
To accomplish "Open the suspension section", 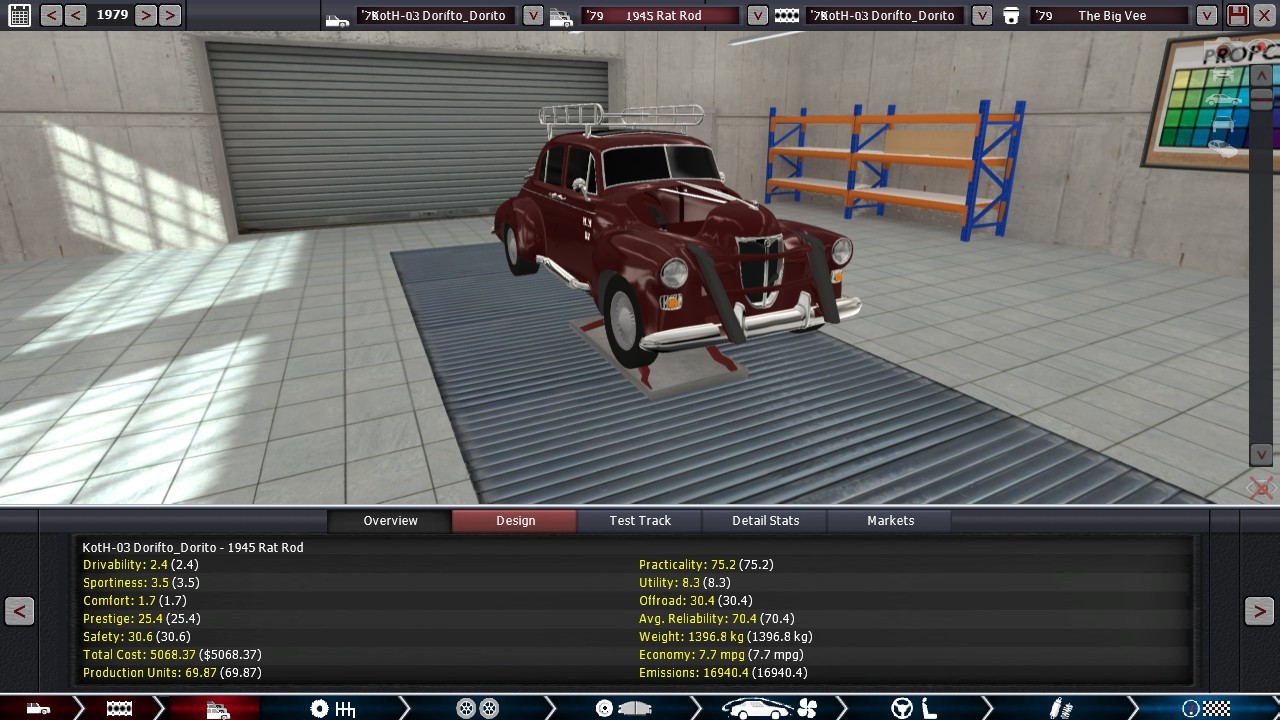I will point(1060,709).
